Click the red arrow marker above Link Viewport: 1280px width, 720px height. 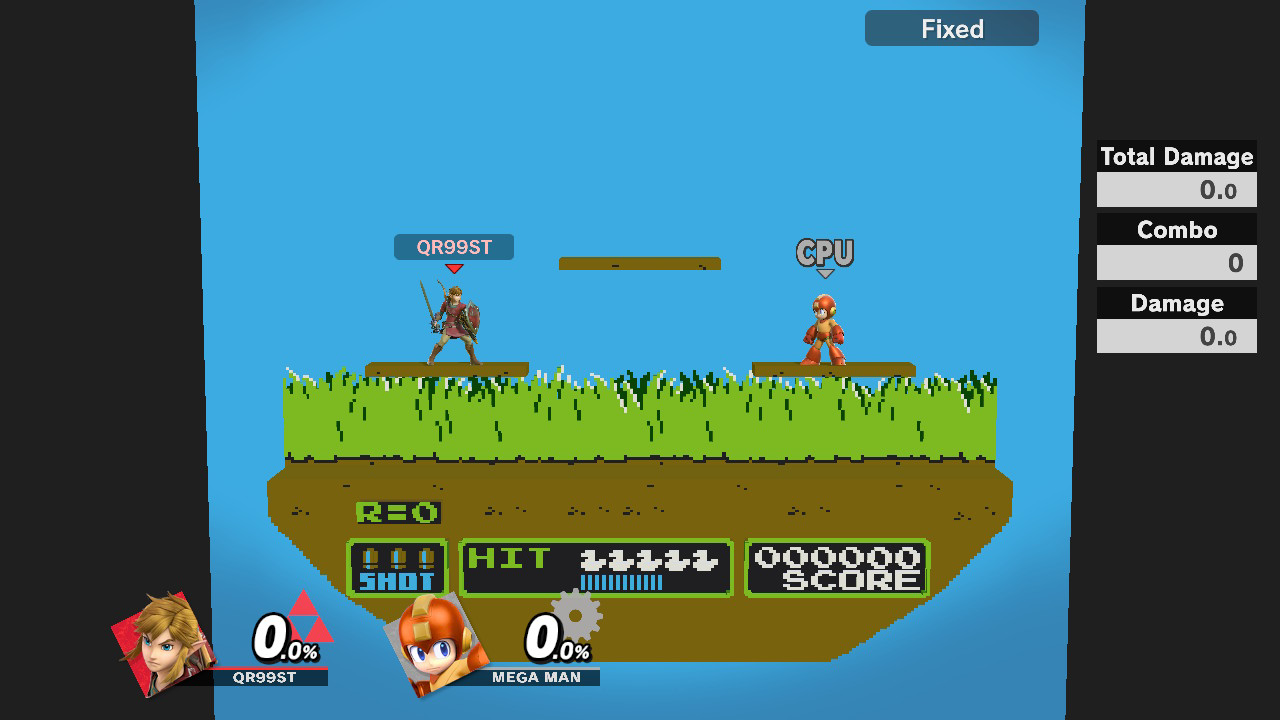click(454, 267)
